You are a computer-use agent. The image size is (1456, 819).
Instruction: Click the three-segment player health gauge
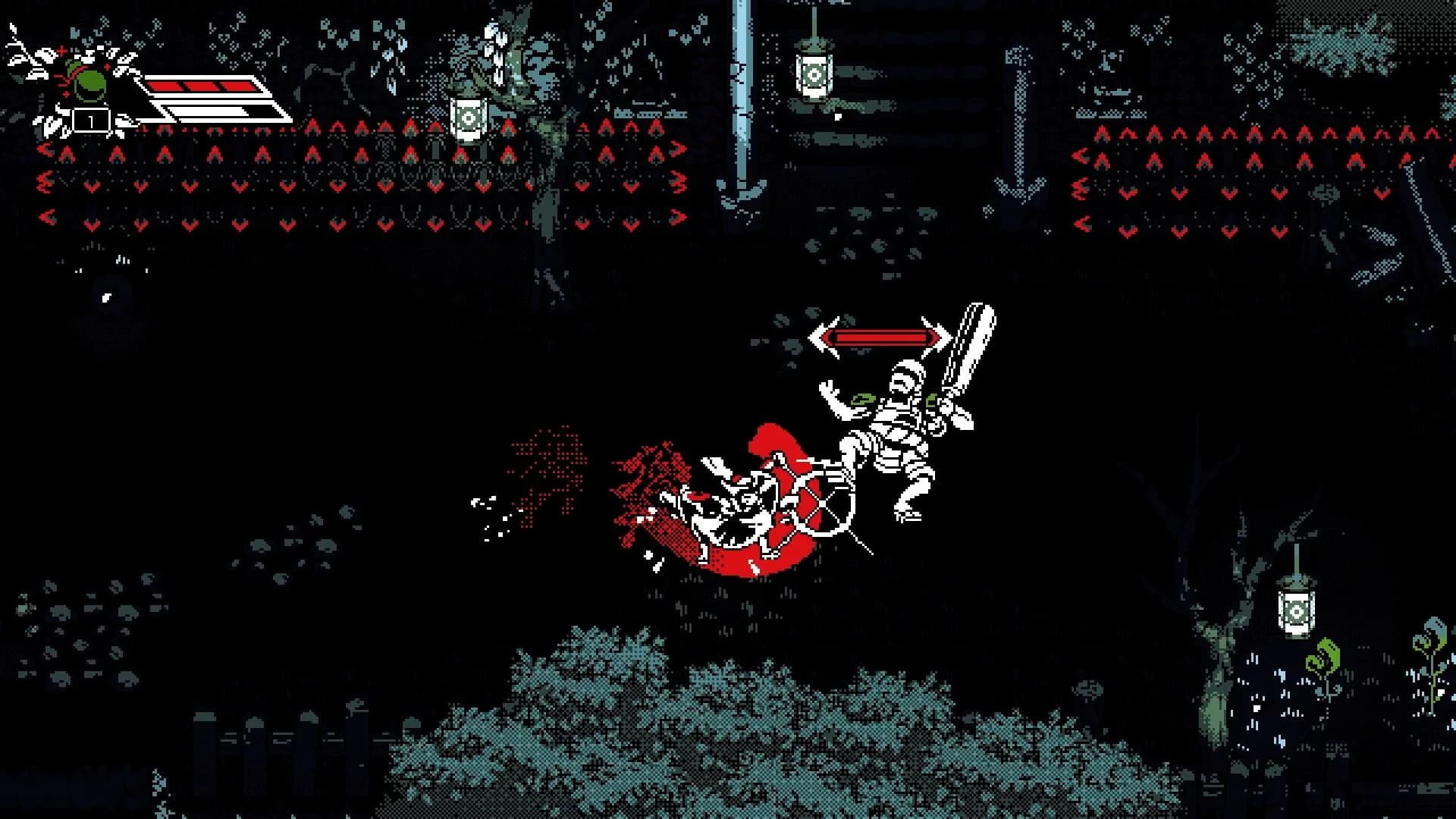201,87
